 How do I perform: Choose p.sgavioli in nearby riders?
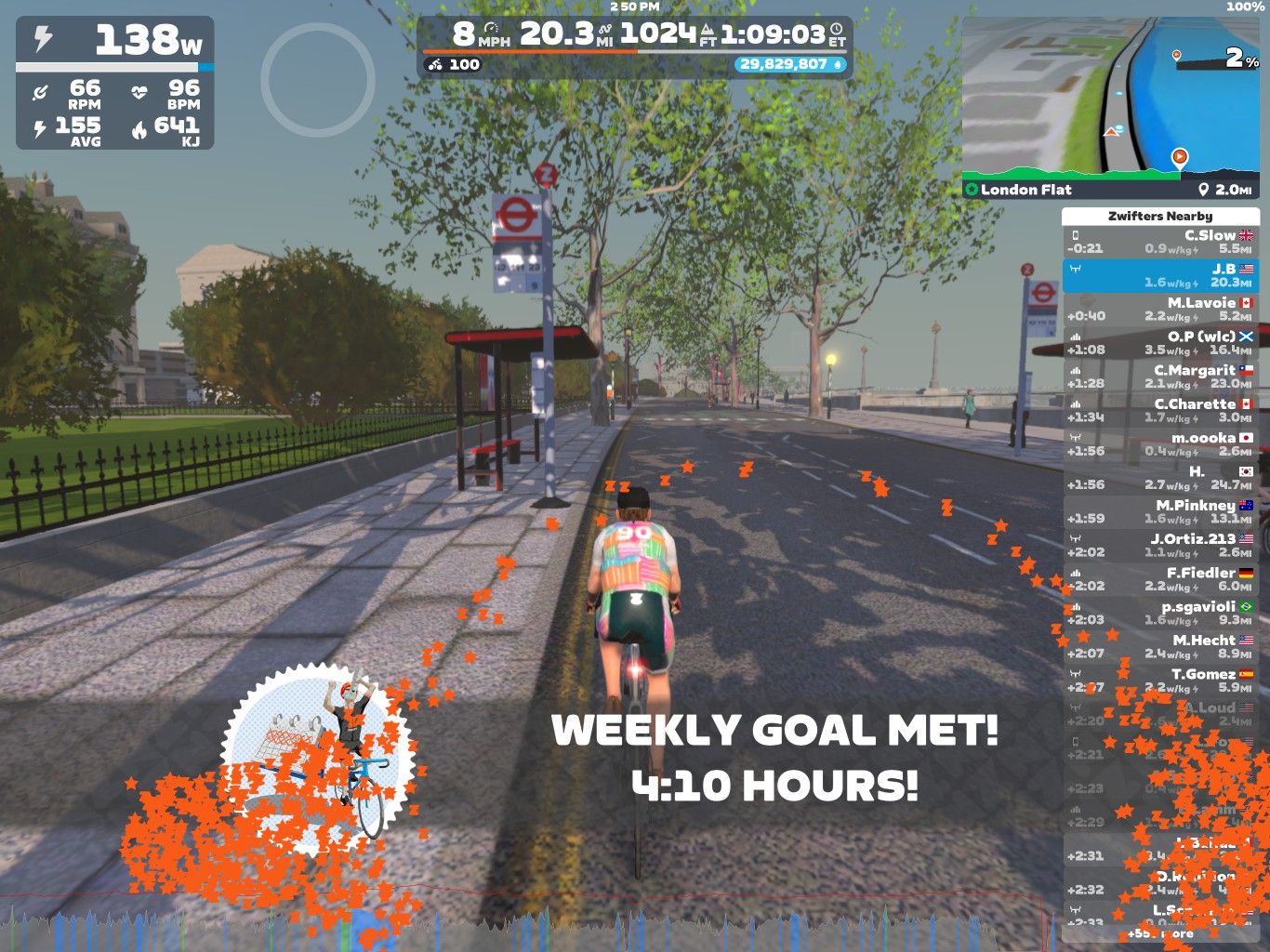[x=1160, y=614]
